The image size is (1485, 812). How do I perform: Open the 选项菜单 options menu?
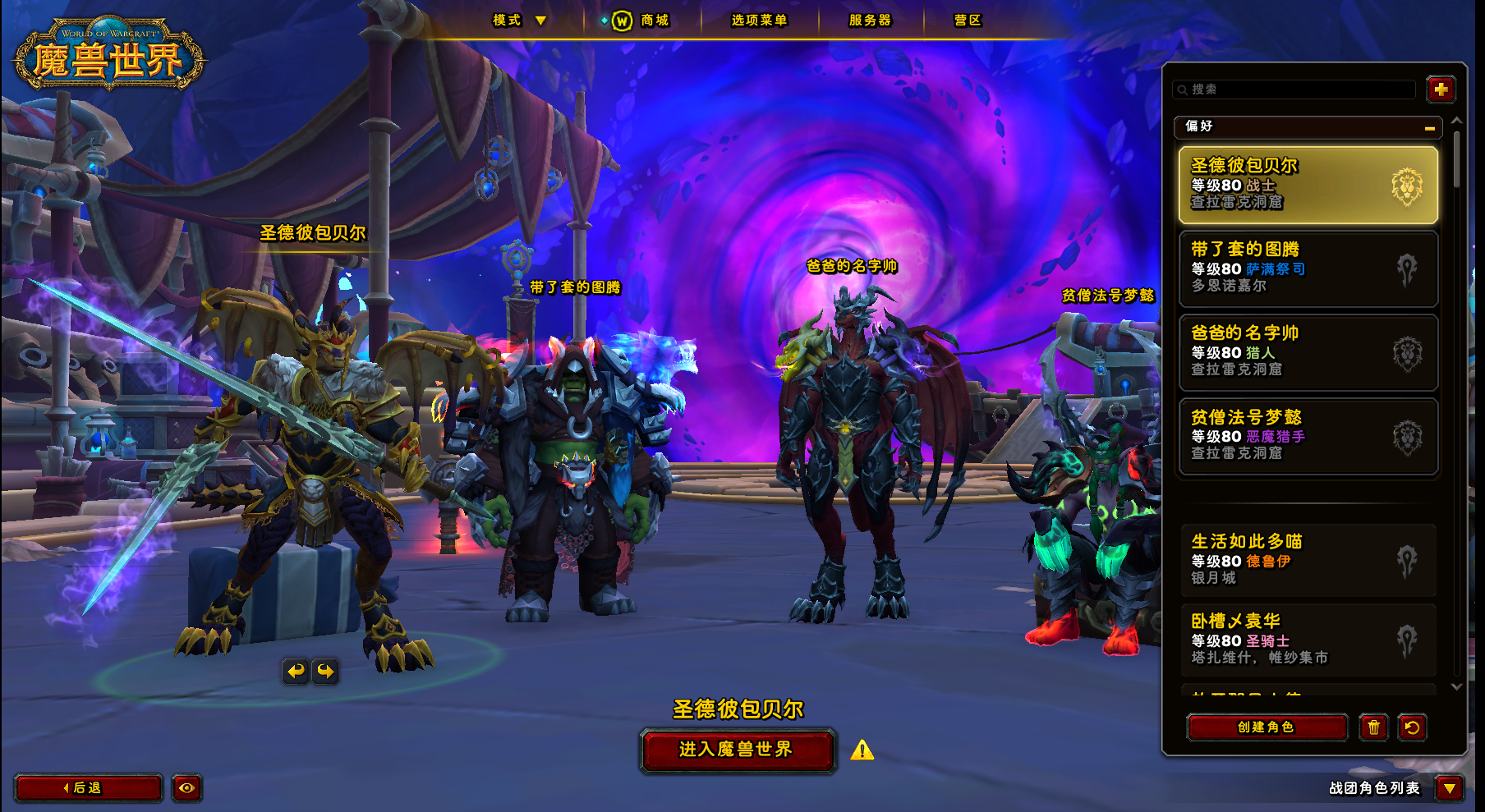(x=759, y=21)
